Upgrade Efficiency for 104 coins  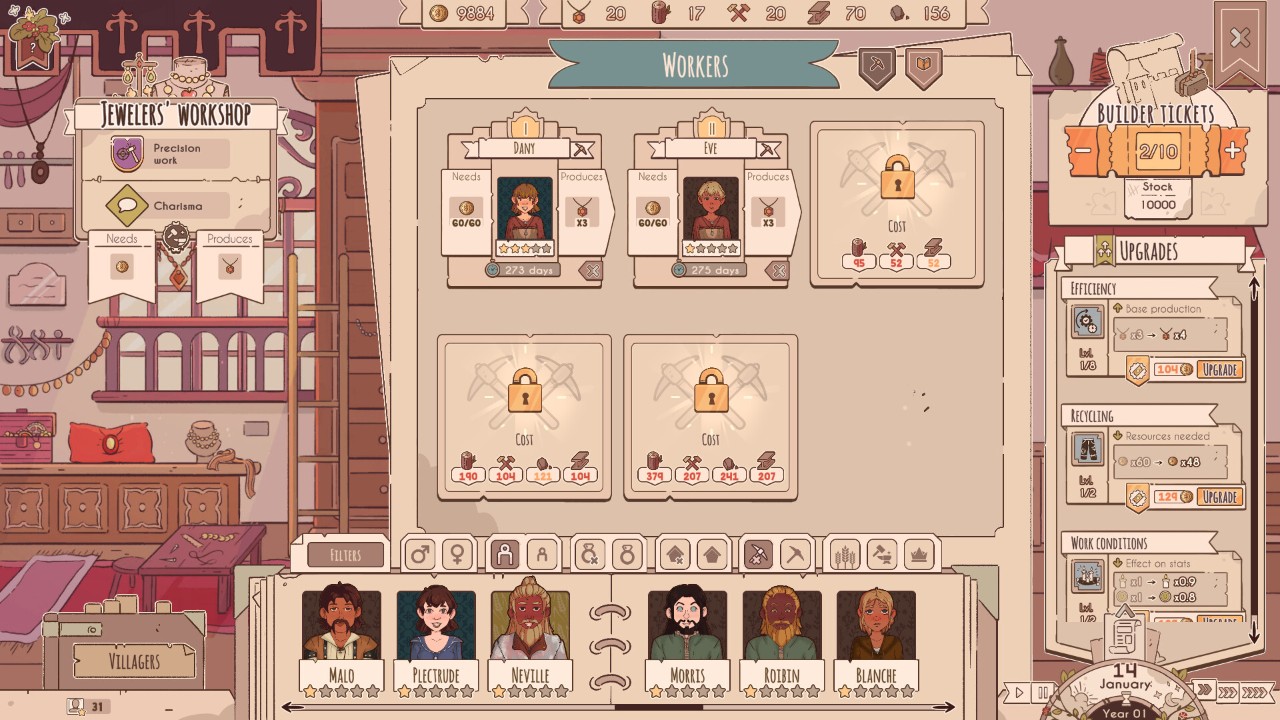point(1219,369)
